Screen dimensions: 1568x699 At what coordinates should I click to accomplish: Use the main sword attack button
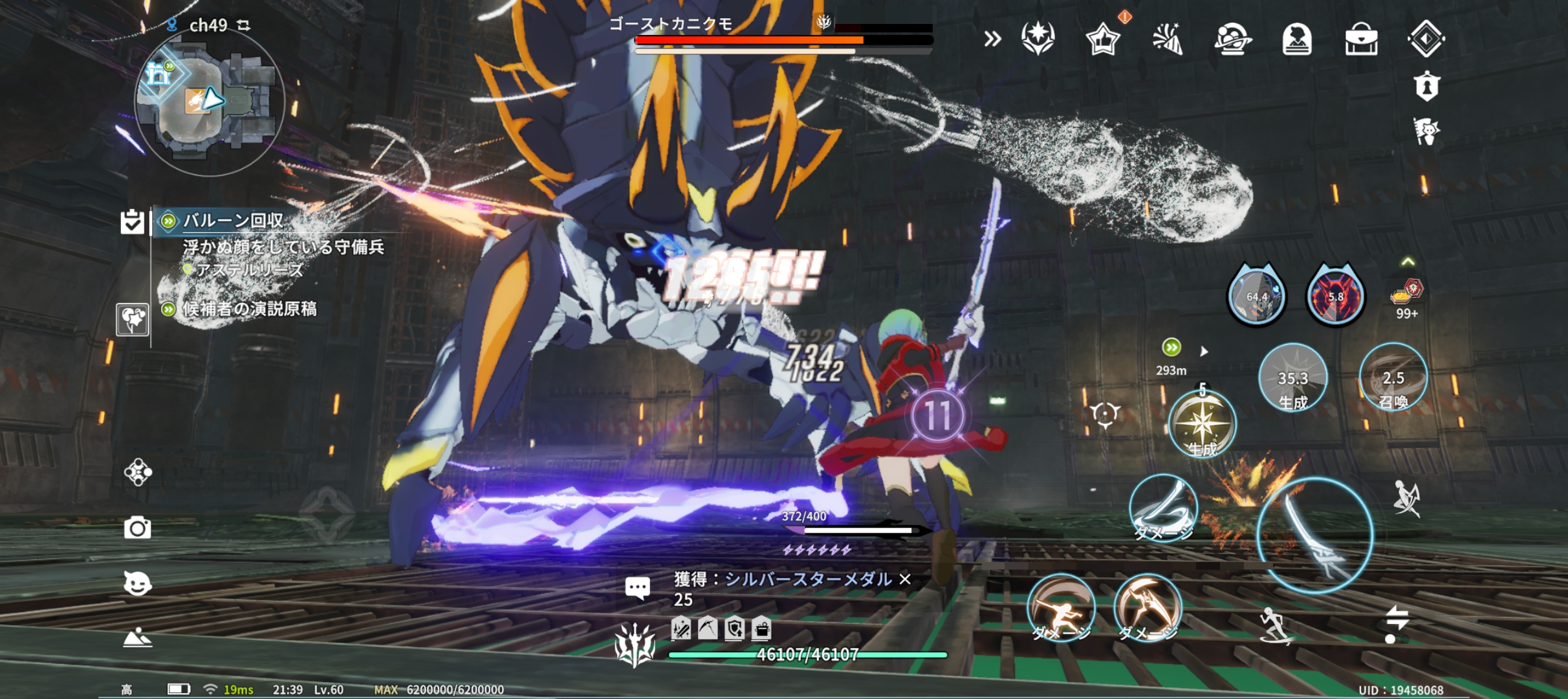[1314, 535]
